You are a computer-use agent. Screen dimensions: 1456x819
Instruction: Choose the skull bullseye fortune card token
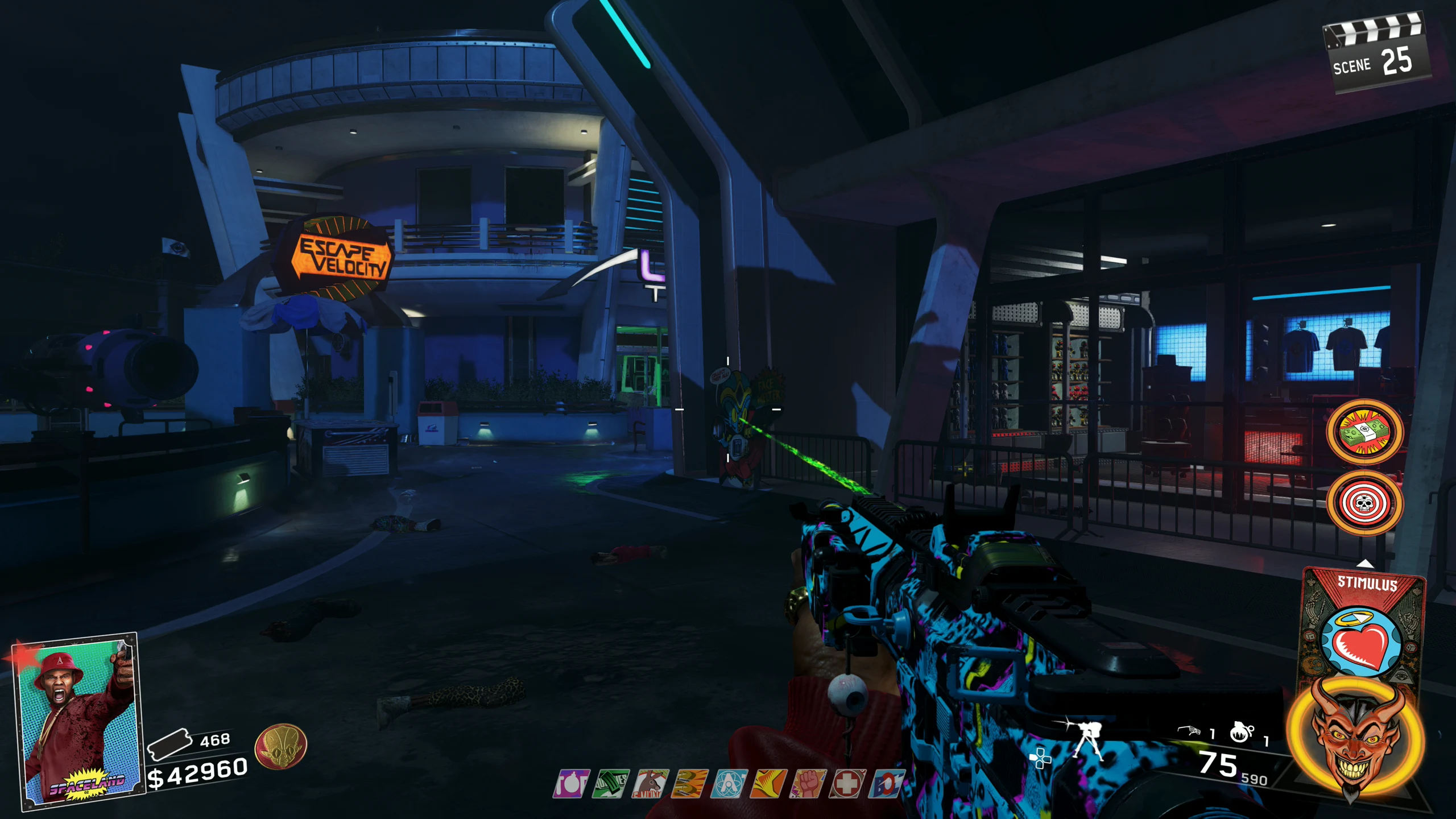click(1364, 503)
